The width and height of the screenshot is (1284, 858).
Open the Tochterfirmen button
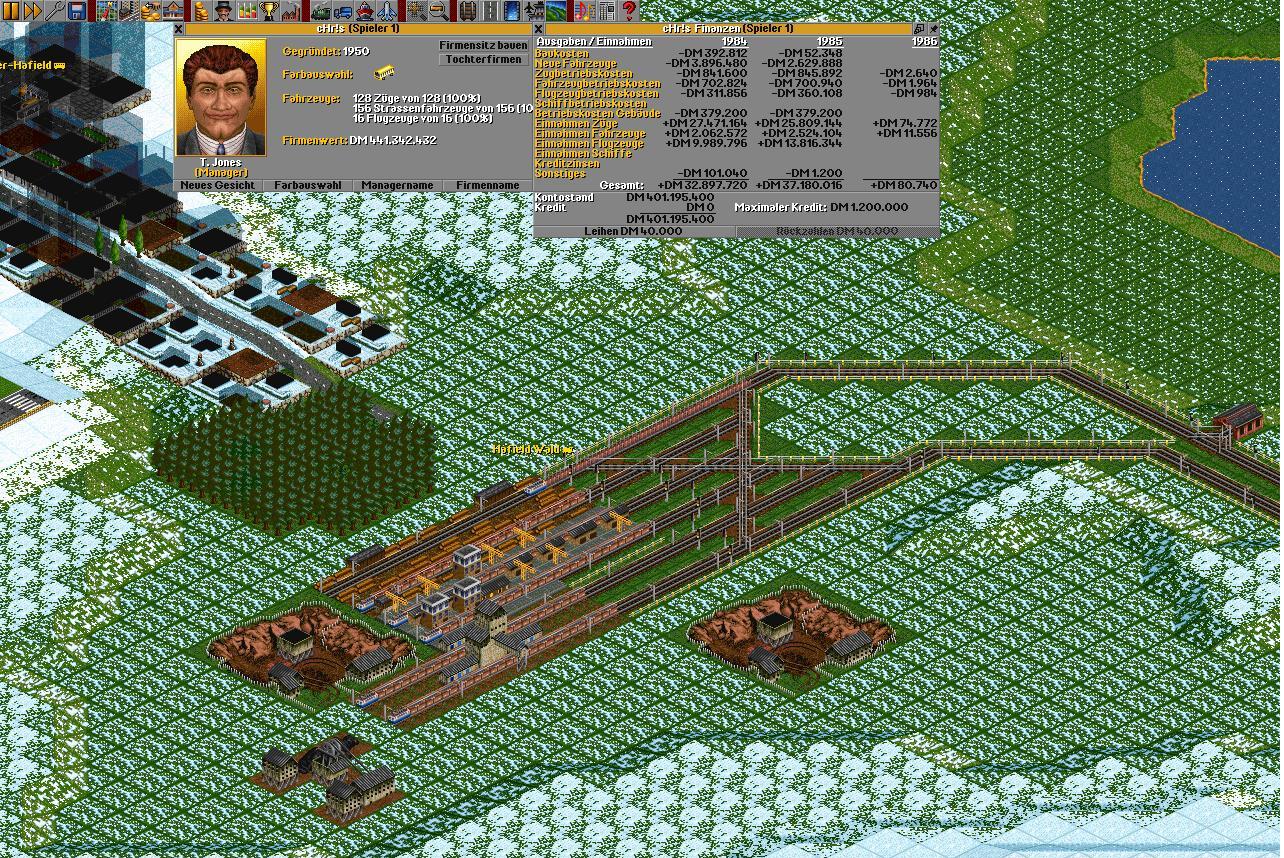click(x=483, y=60)
